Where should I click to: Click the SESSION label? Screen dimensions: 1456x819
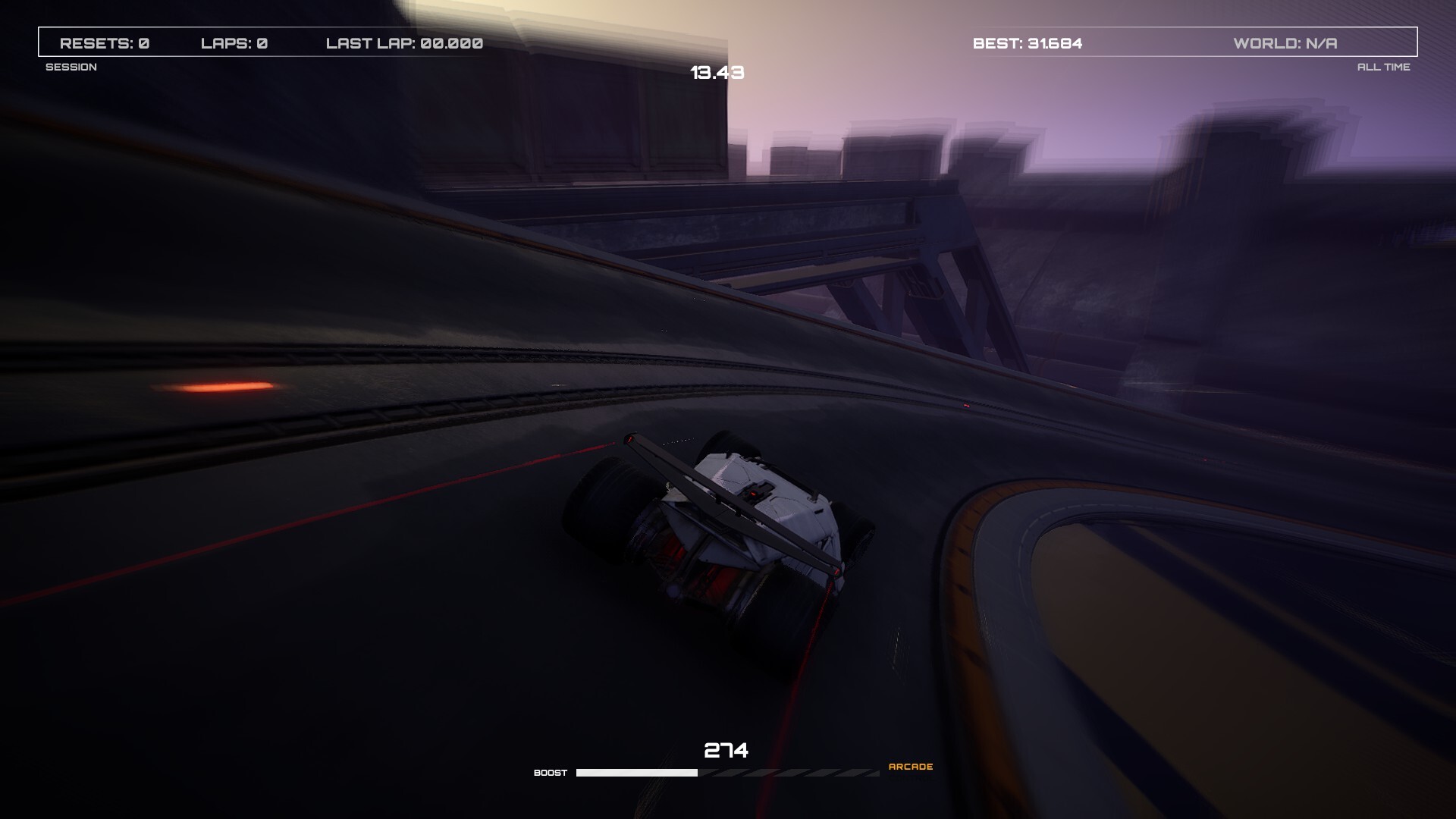pyautogui.click(x=72, y=67)
